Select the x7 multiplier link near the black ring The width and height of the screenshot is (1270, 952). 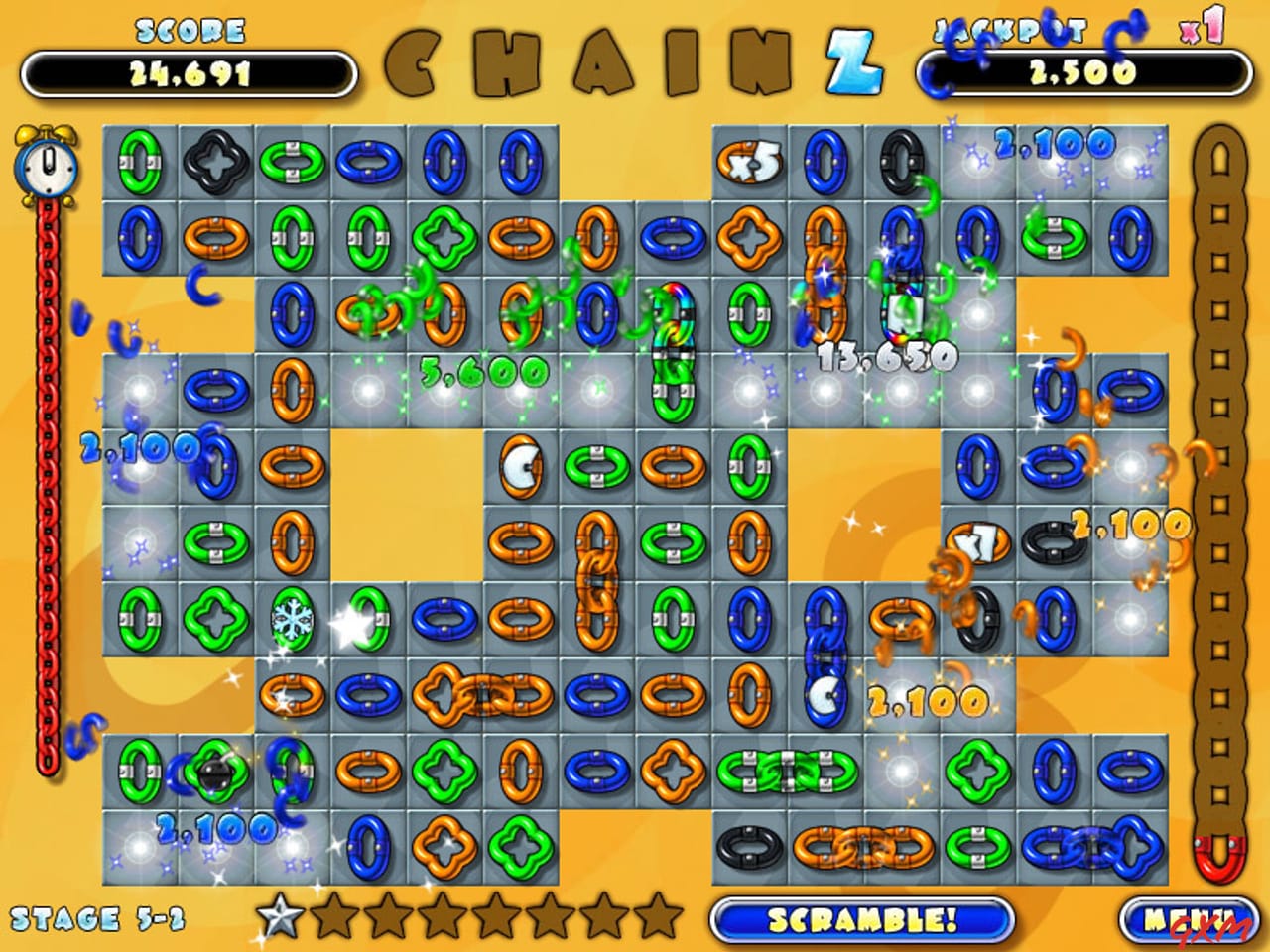point(975,540)
